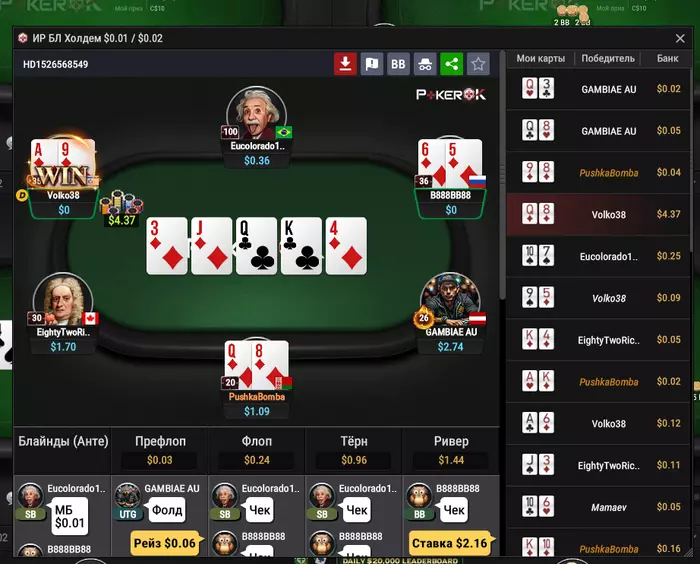
Task: Select the EightyTwoRic $0.11 hand row
Action: (x=601, y=465)
